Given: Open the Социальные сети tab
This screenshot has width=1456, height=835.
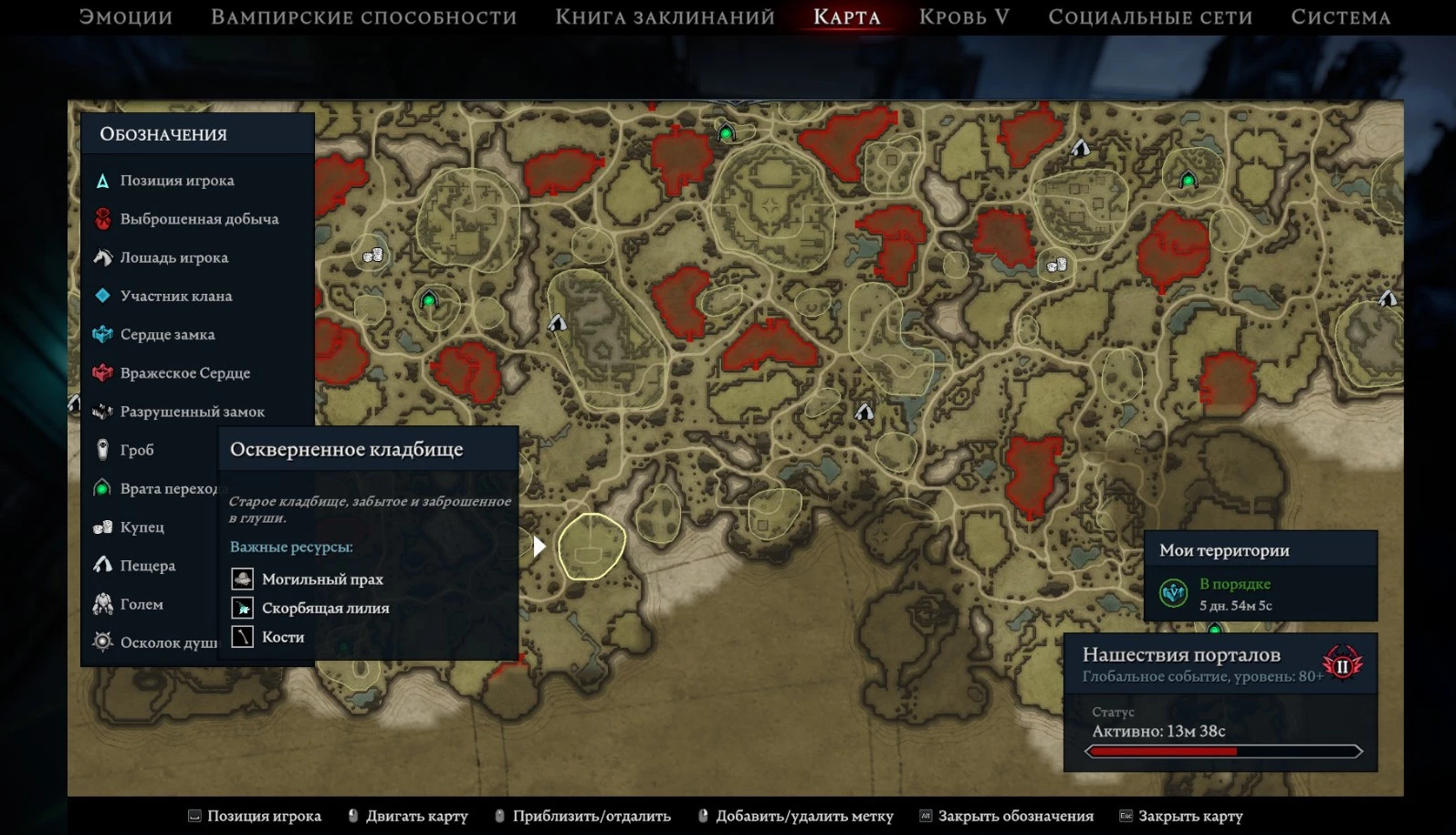Looking at the screenshot, I should [1150, 17].
